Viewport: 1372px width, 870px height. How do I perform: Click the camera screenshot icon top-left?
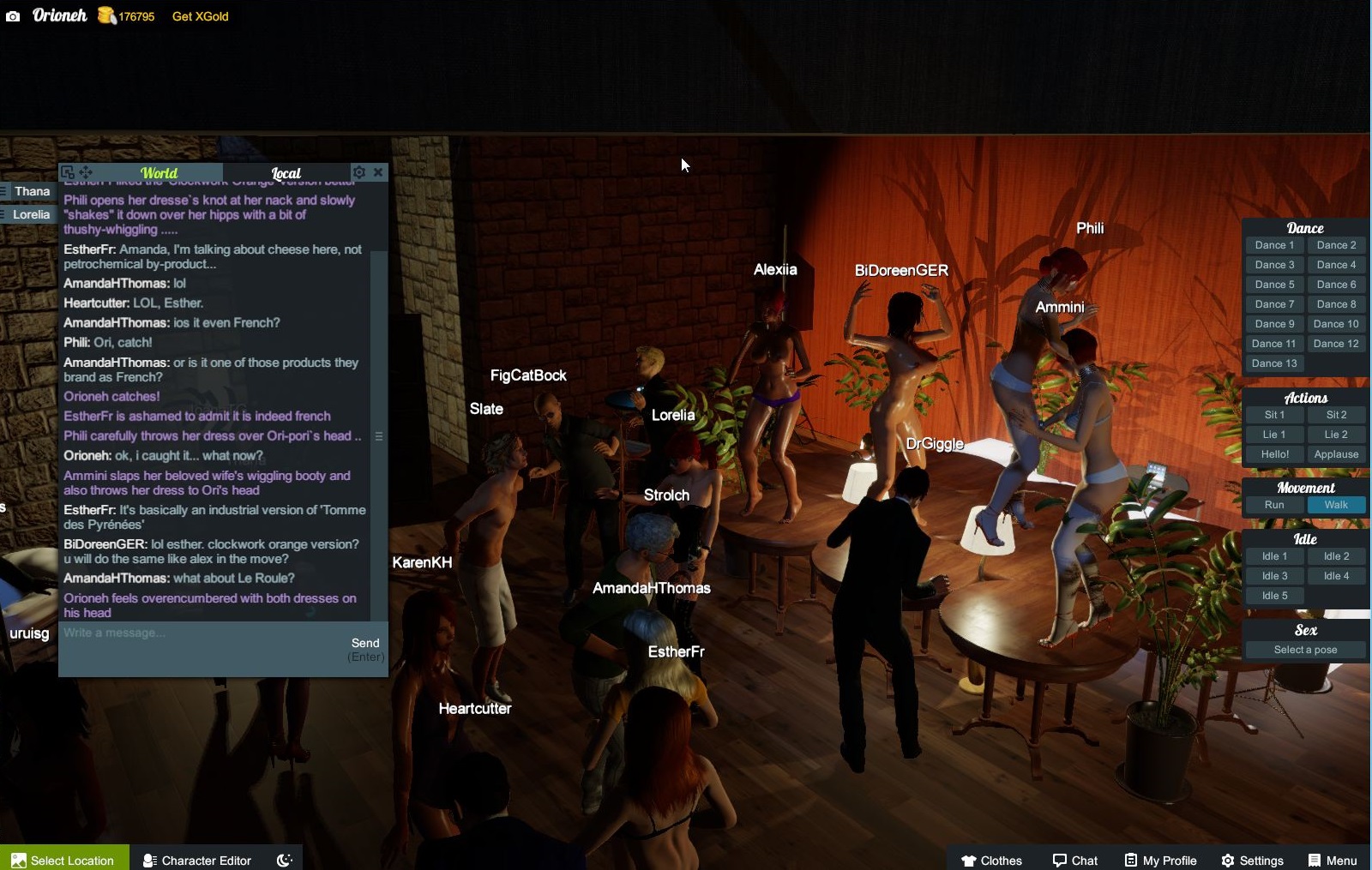point(11,15)
